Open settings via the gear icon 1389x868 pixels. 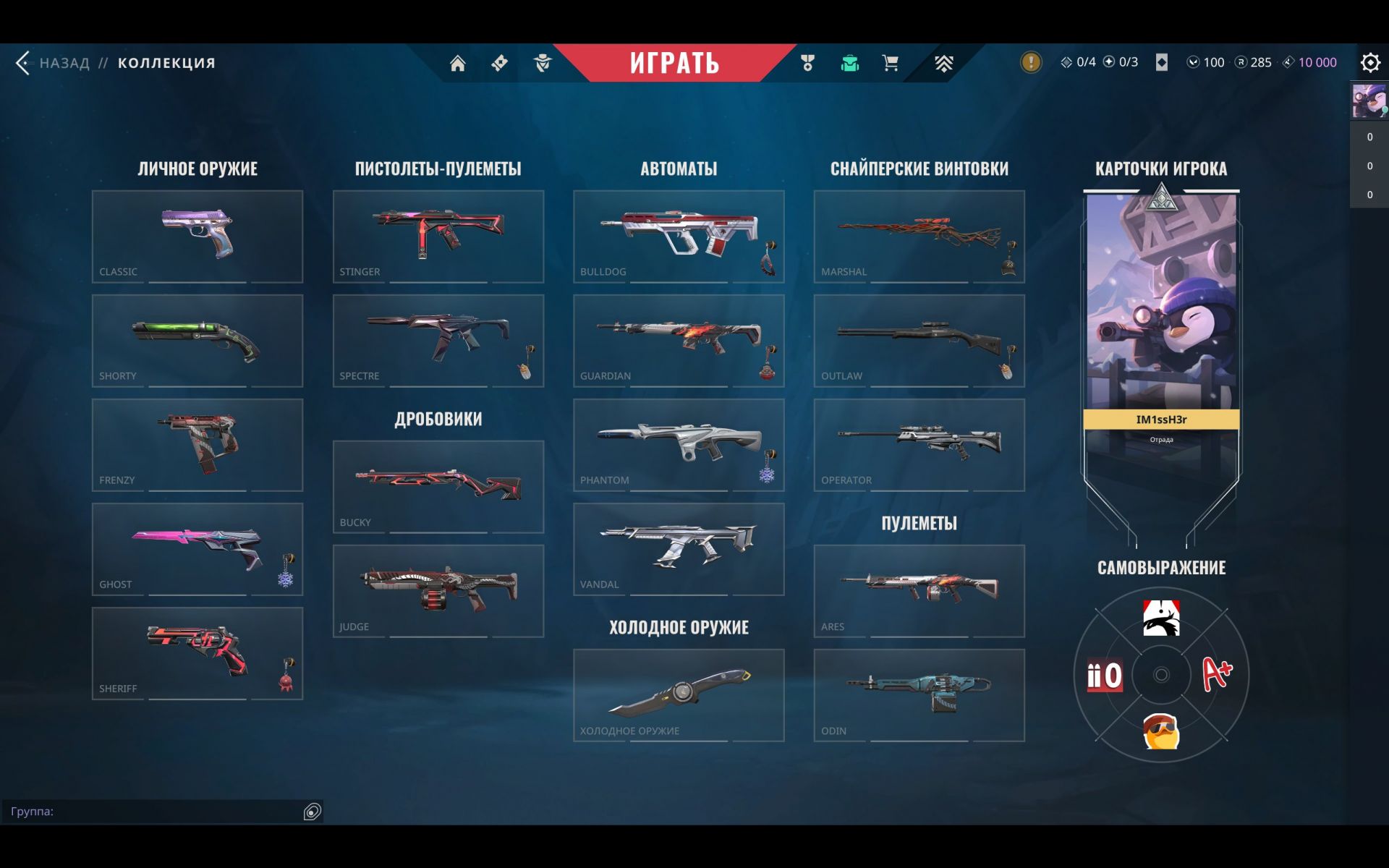[x=1369, y=63]
